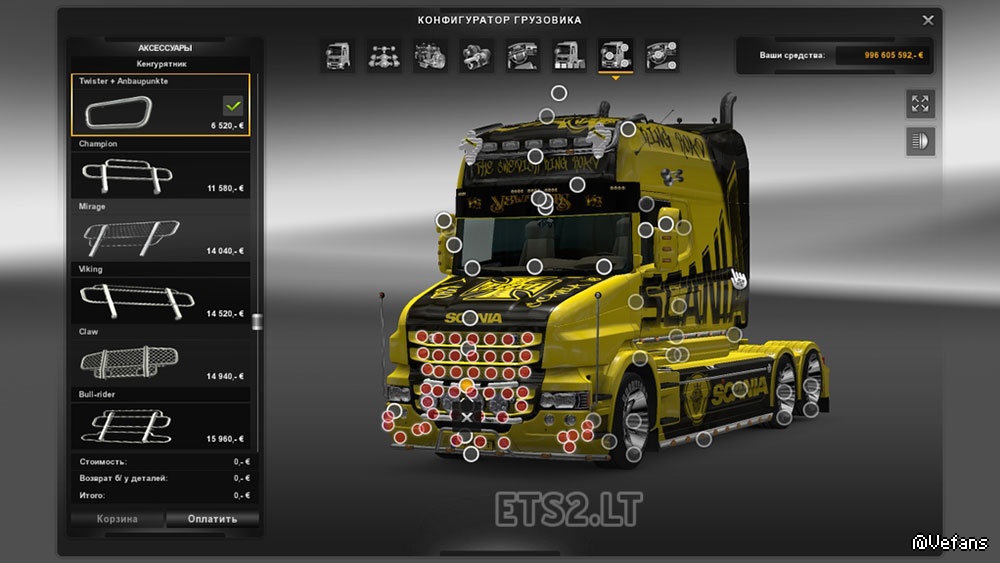Select the exterior accessories tab
This screenshot has height=563, width=1000.
615,55
